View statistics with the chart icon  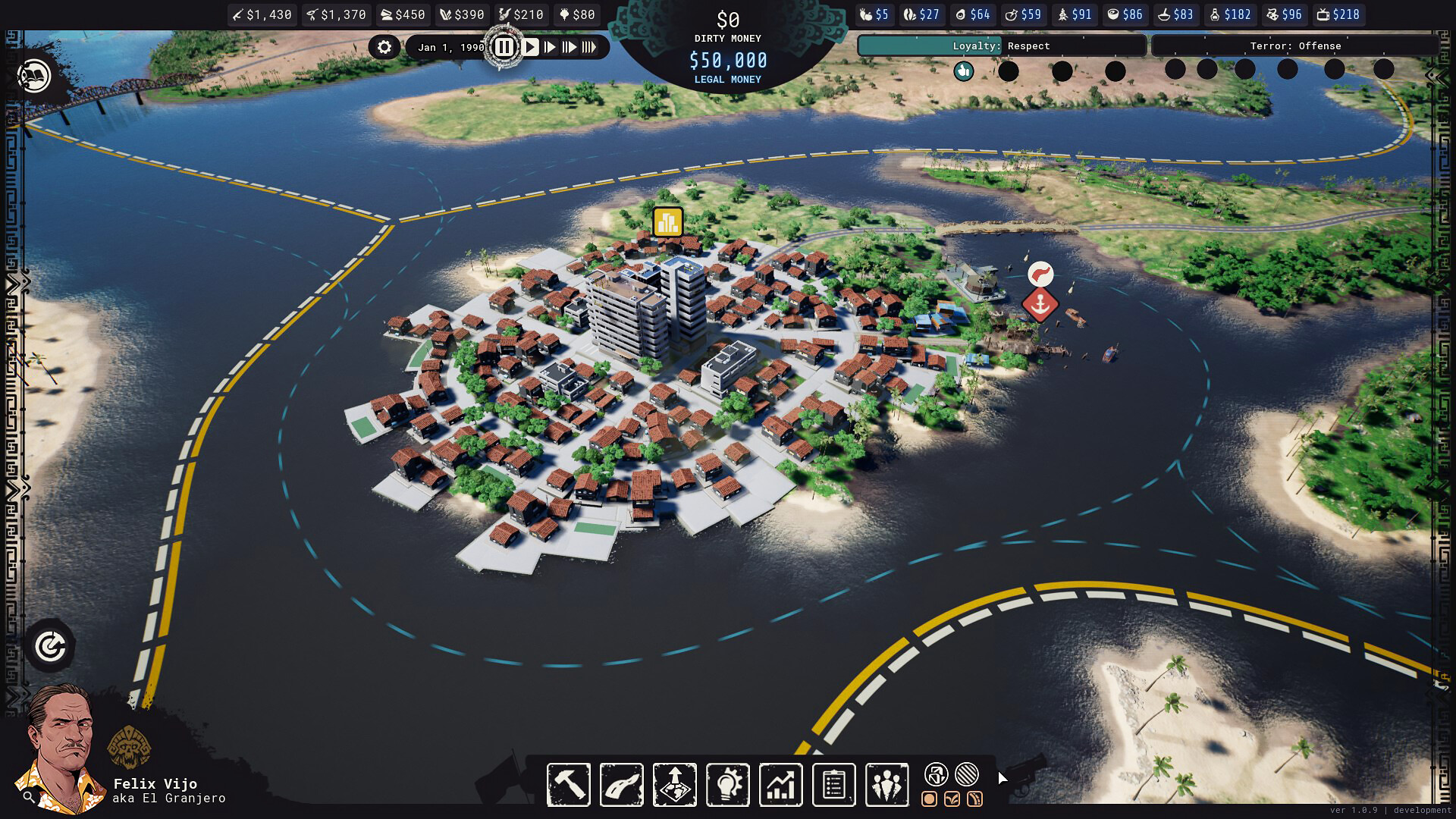point(780,784)
